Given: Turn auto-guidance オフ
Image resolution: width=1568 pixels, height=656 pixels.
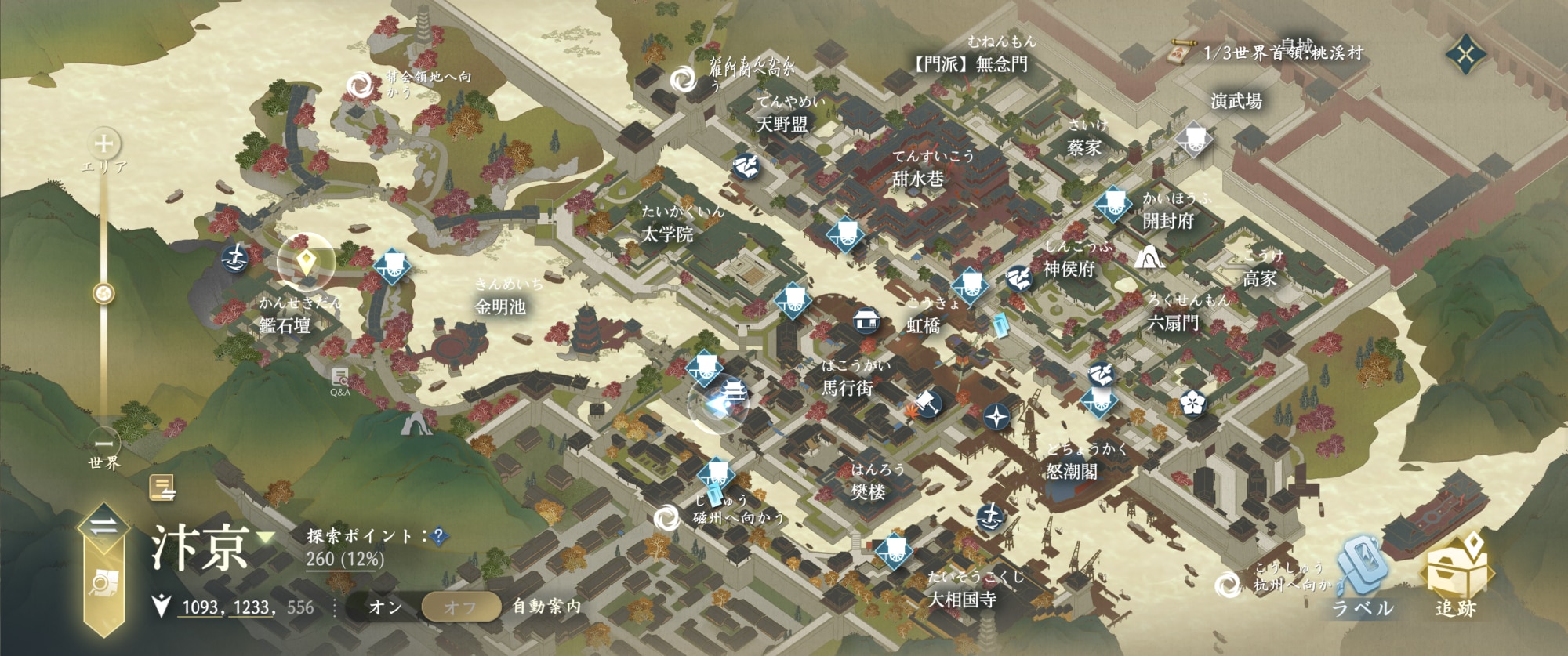Looking at the screenshot, I should tap(460, 607).
